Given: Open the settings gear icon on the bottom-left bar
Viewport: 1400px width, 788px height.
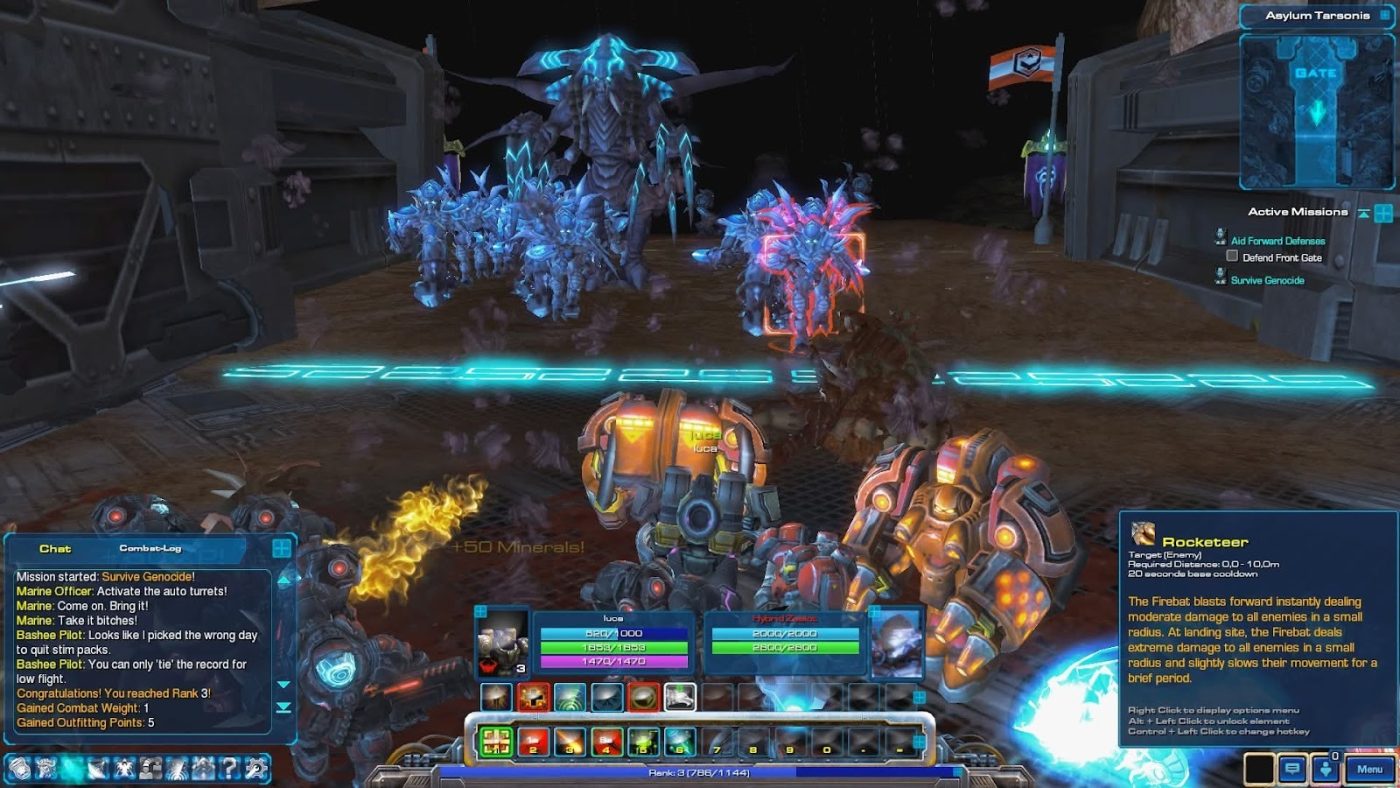Looking at the screenshot, I should click(x=255, y=771).
